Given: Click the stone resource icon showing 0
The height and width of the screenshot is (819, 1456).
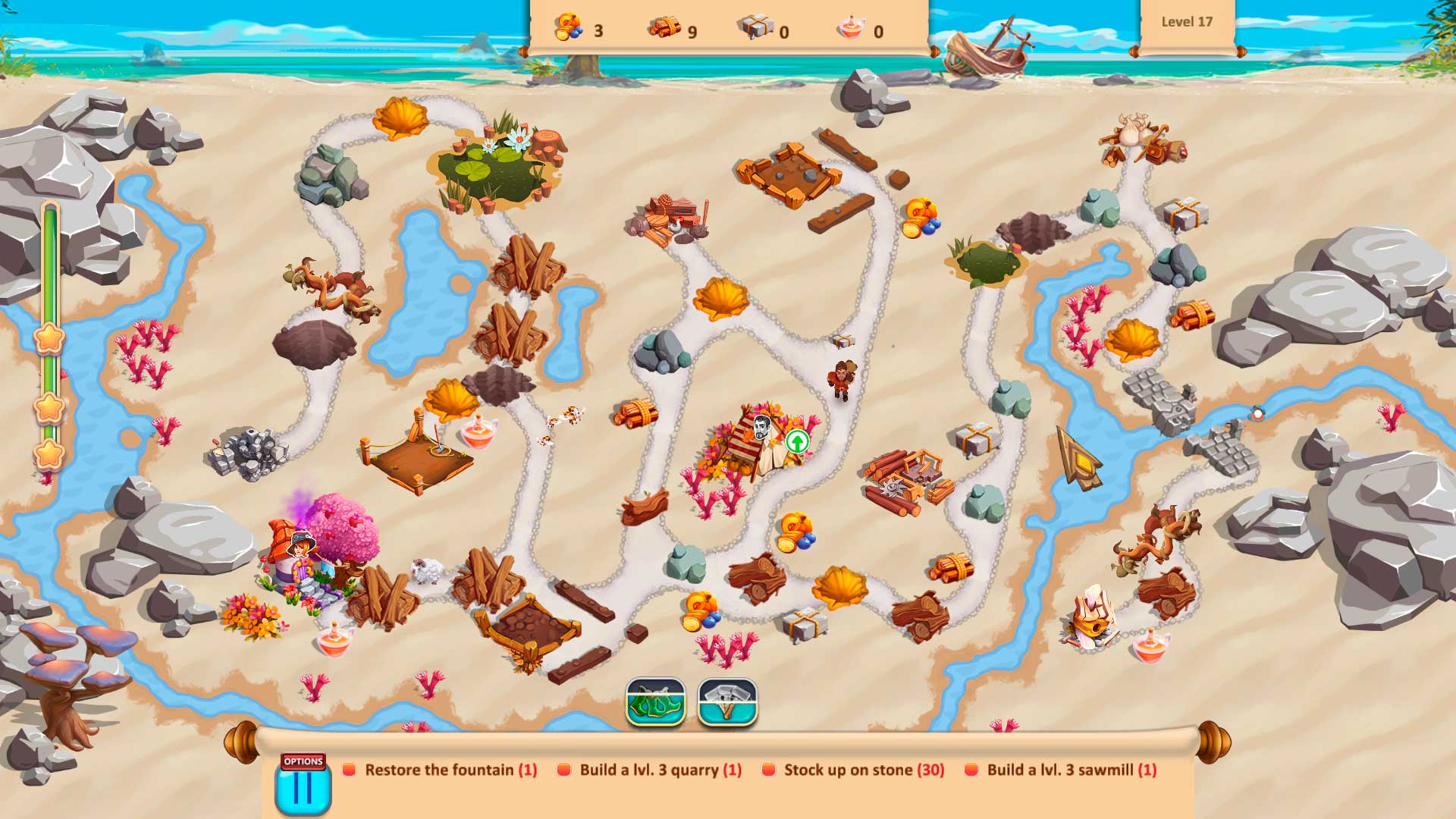Looking at the screenshot, I should coord(755,27).
